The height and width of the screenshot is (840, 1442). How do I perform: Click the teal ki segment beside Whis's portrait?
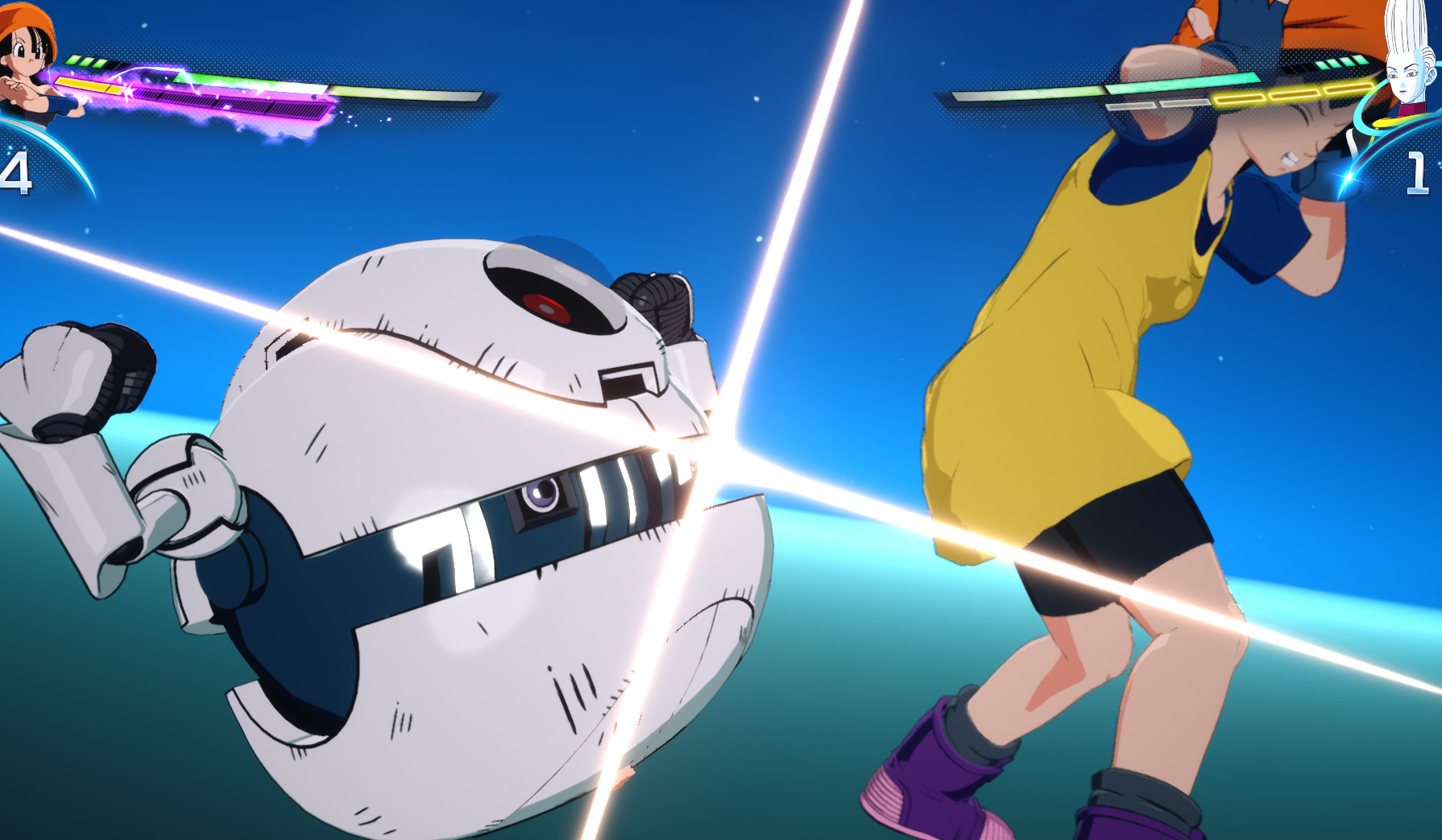[1344, 63]
